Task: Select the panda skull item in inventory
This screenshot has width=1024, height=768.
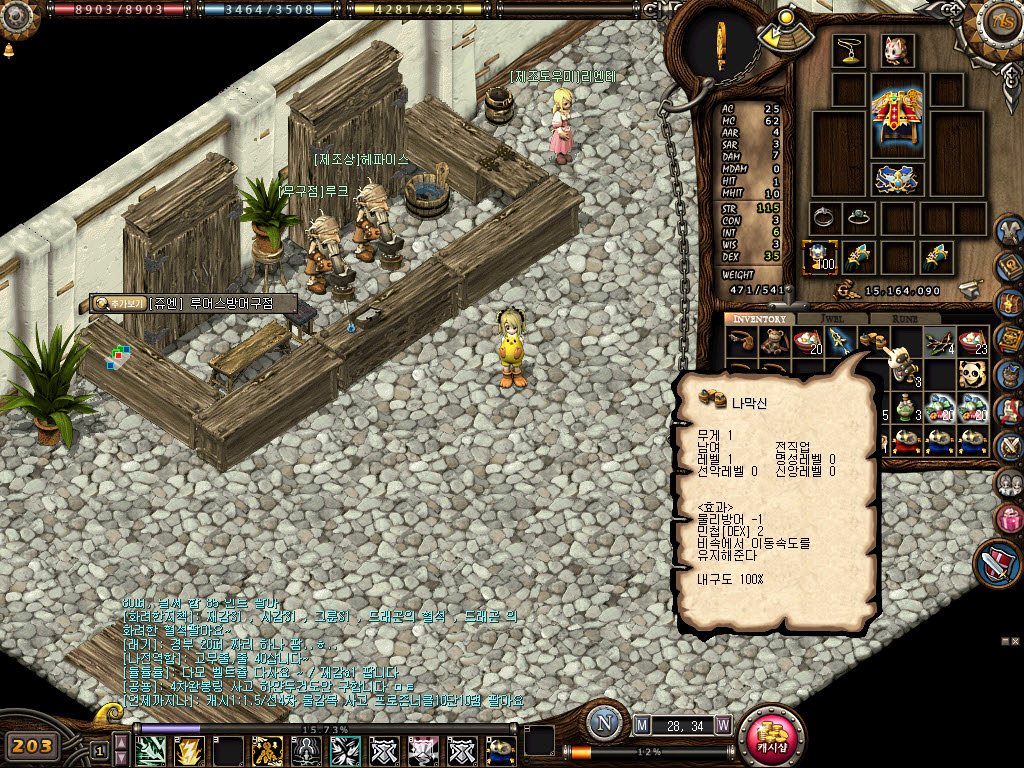Action: point(972,374)
